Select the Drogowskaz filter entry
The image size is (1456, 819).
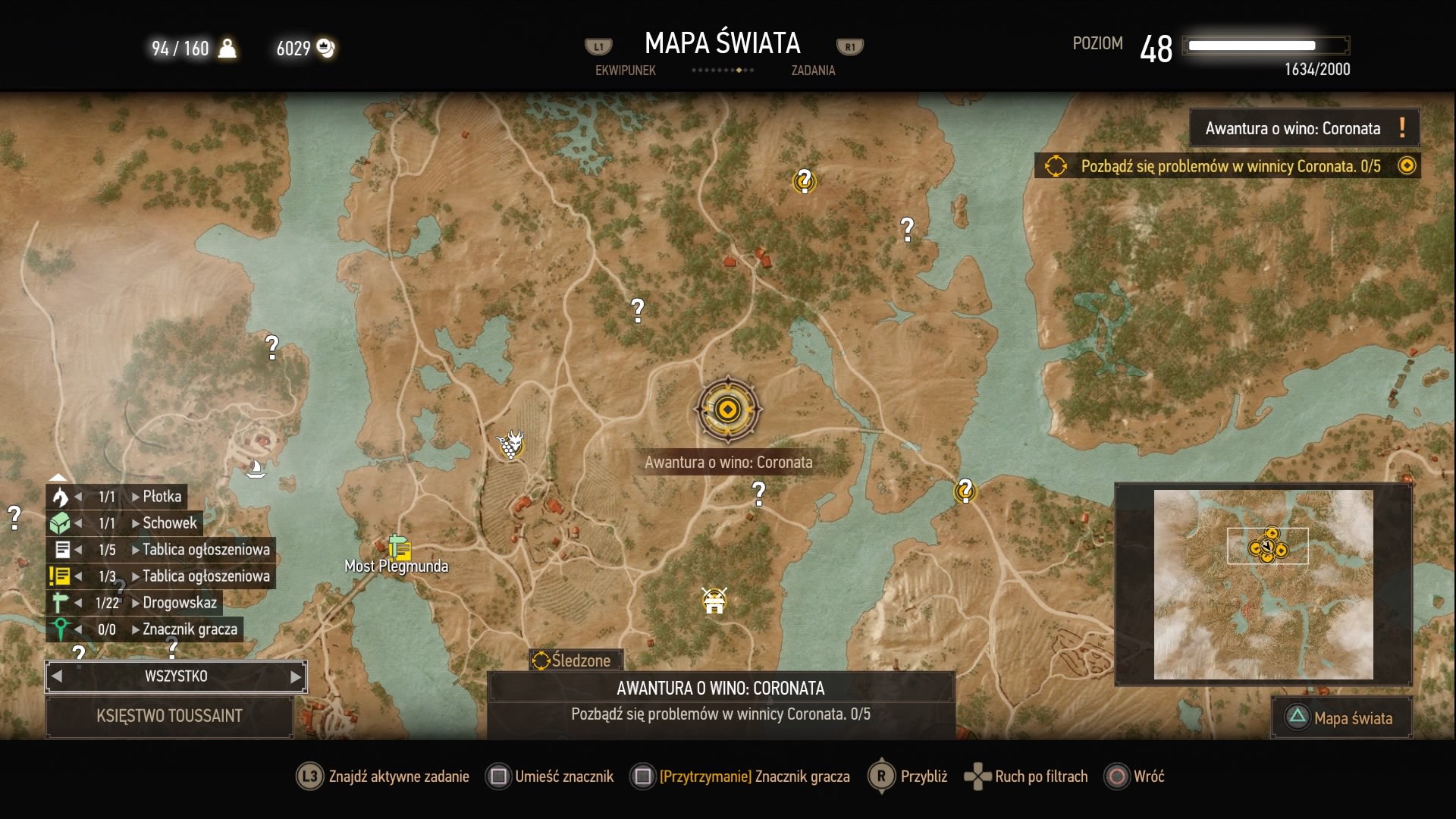pyautogui.click(x=180, y=603)
